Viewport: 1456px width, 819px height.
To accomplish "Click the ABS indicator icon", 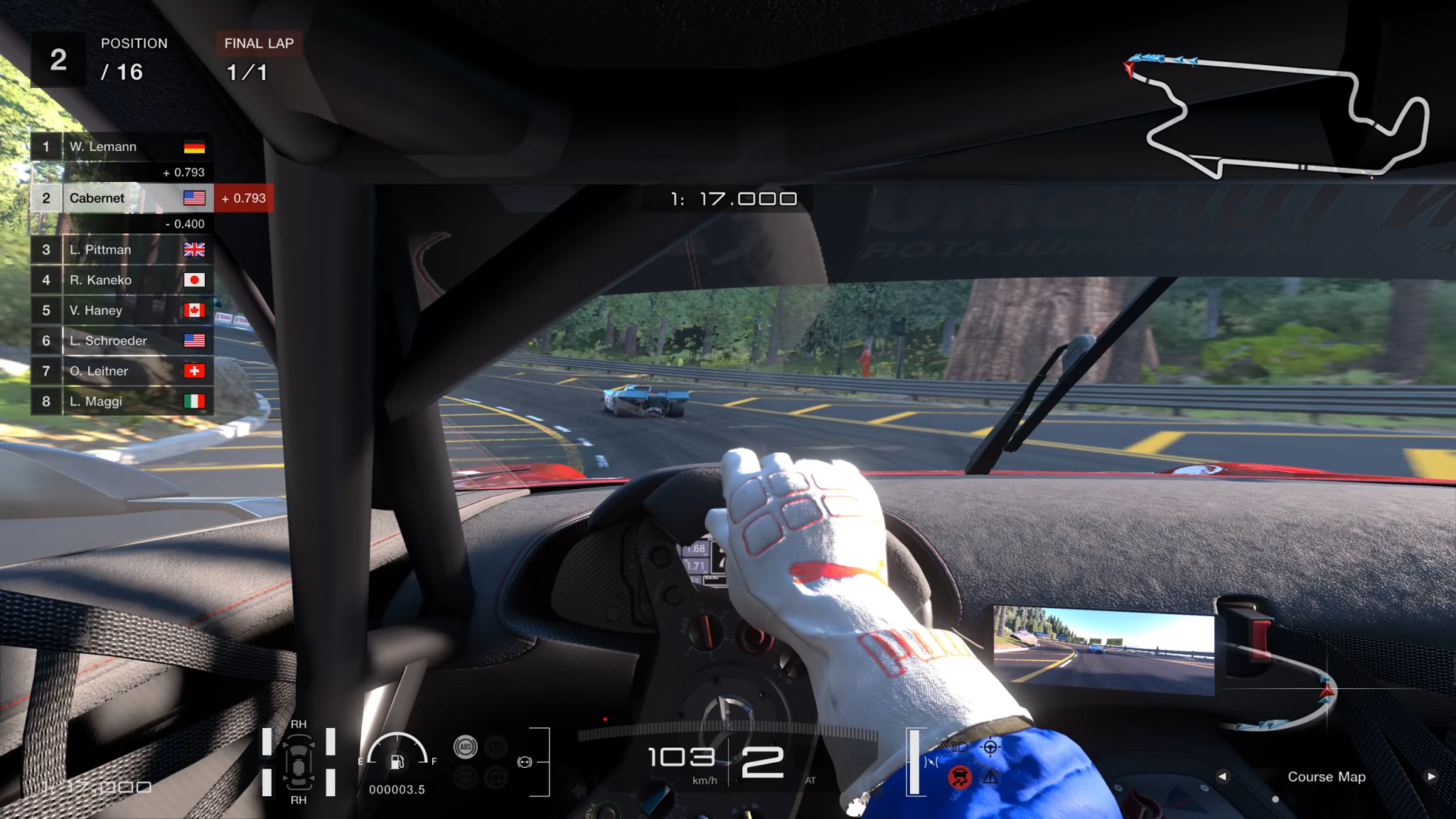I will tap(466, 746).
